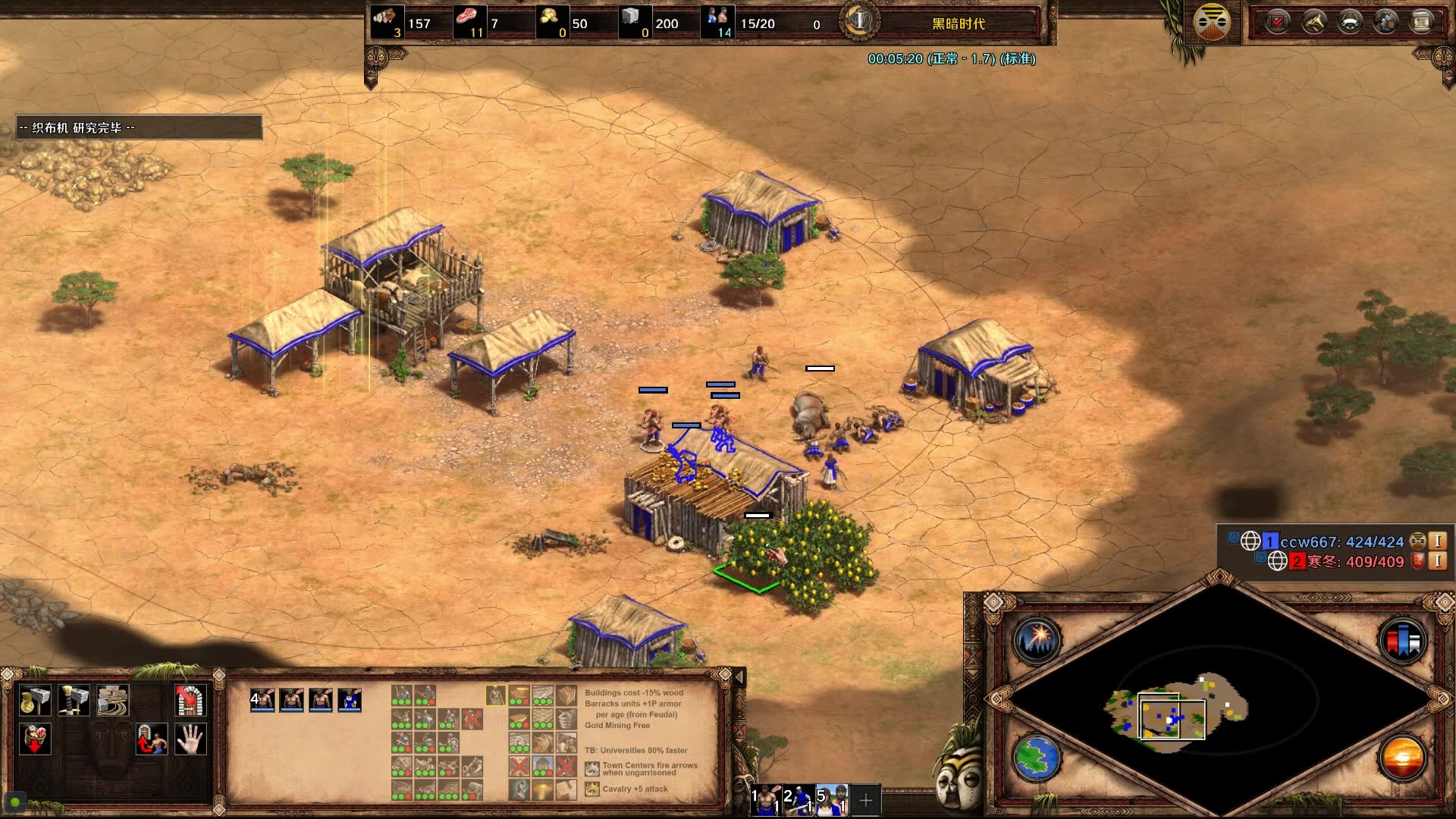Screen dimensions: 1456x819
Task: Select control group 1 villager portrait
Action: [x=767, y=800]
